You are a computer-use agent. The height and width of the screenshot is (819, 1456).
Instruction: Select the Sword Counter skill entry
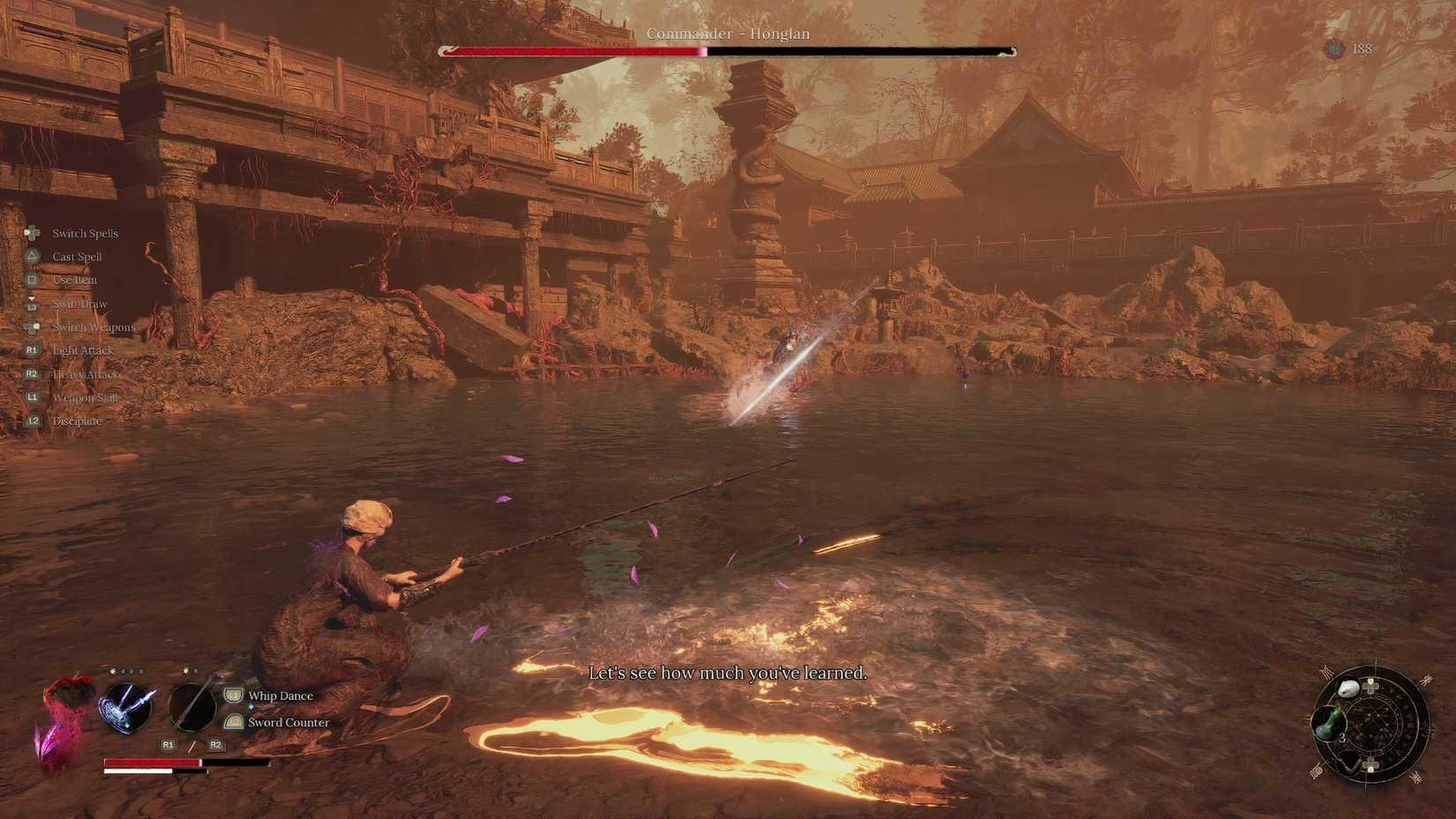(289, 723)
